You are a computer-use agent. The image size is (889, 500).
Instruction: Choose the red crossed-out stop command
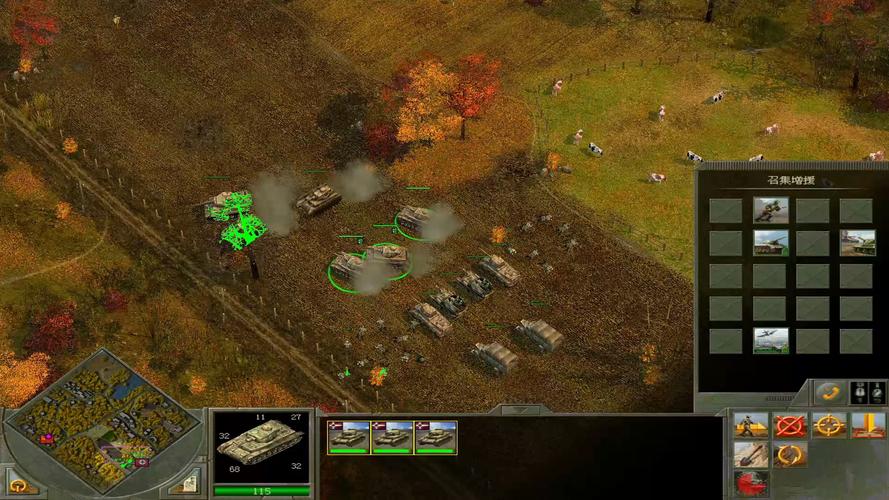pyautogui.click(x=791, y=426)
